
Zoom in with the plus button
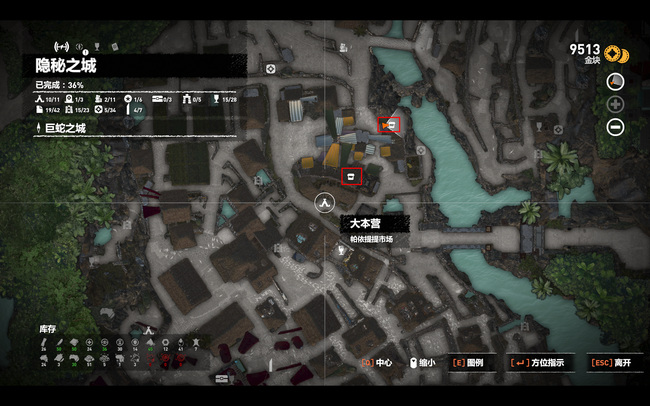pos(615,104)
